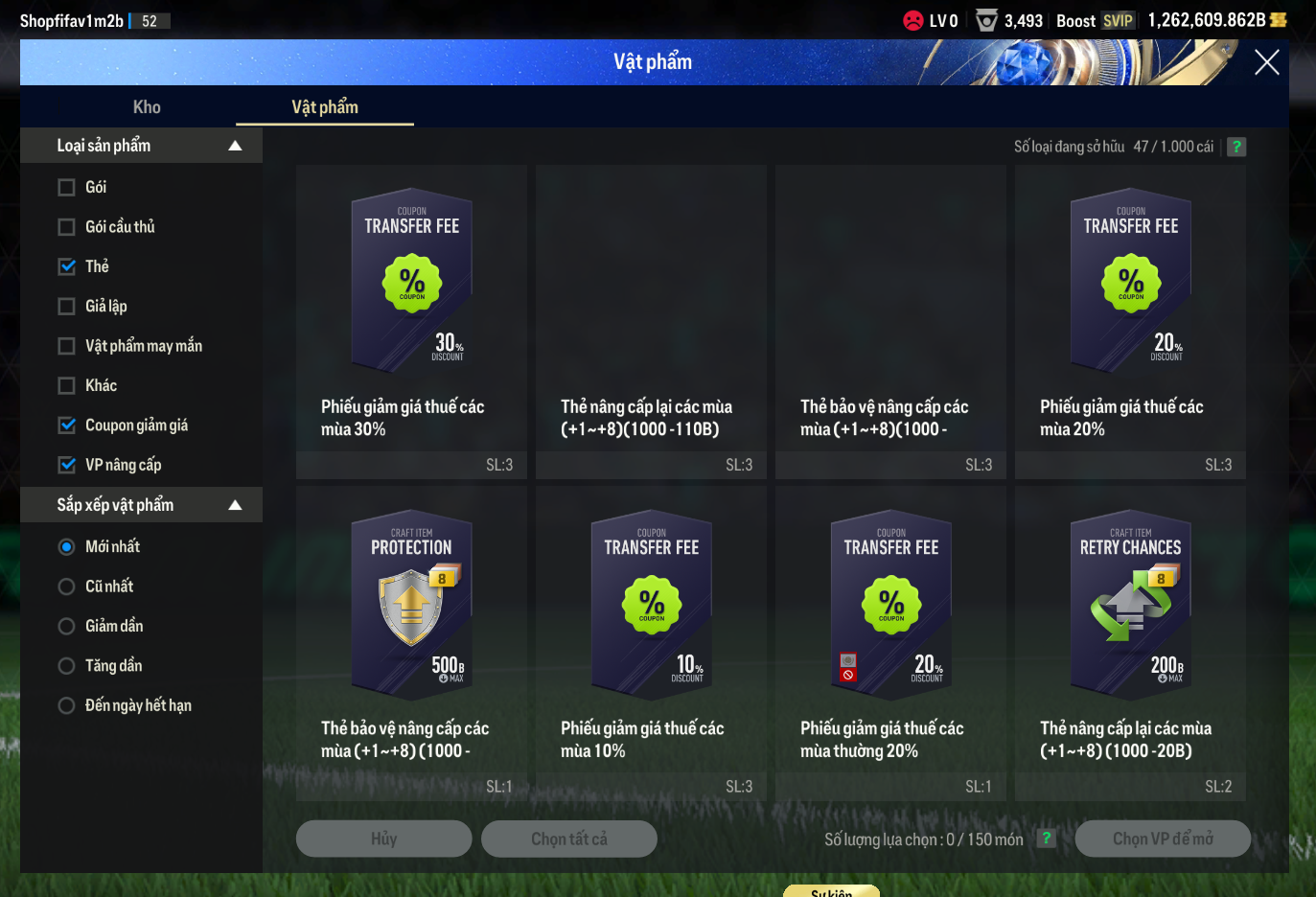Image resolution: width=1316 pixels, height=897 pixels.
Task: Switch to the Kho tab
Action: point(147,107)
